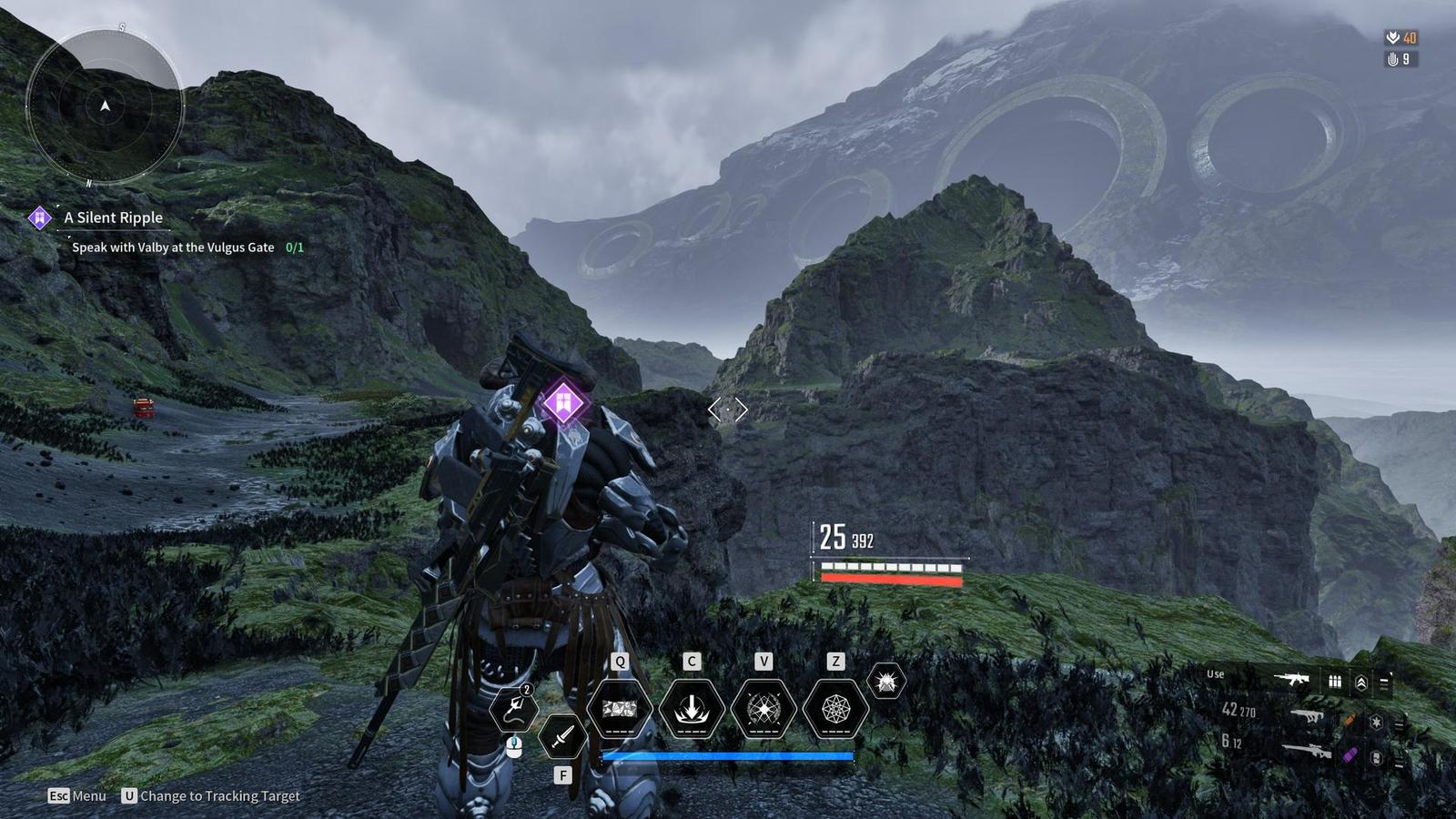Select the equipped assault rifle slot

(x=1291, y=679)
